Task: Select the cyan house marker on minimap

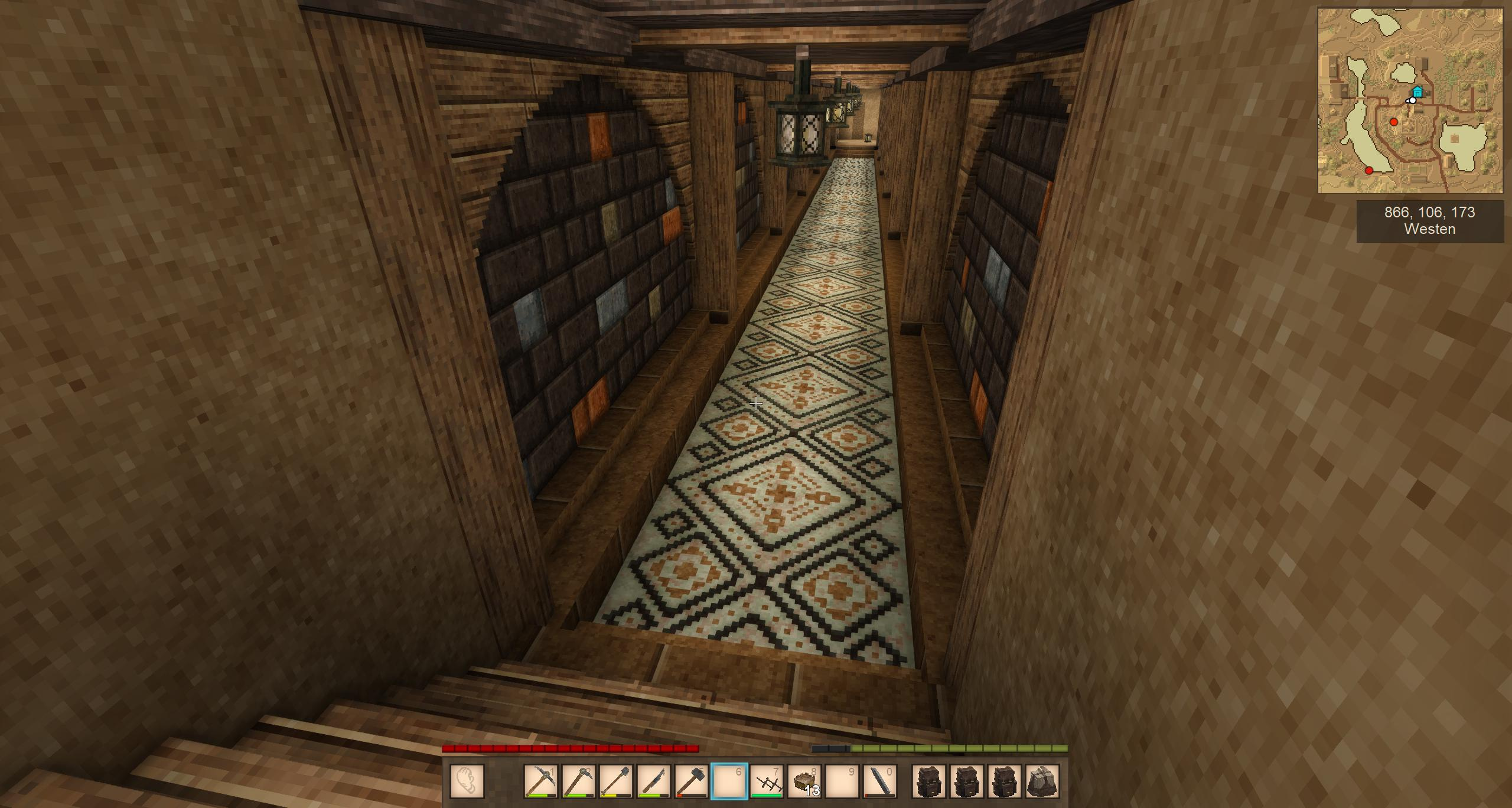Action: point(1417,92)
